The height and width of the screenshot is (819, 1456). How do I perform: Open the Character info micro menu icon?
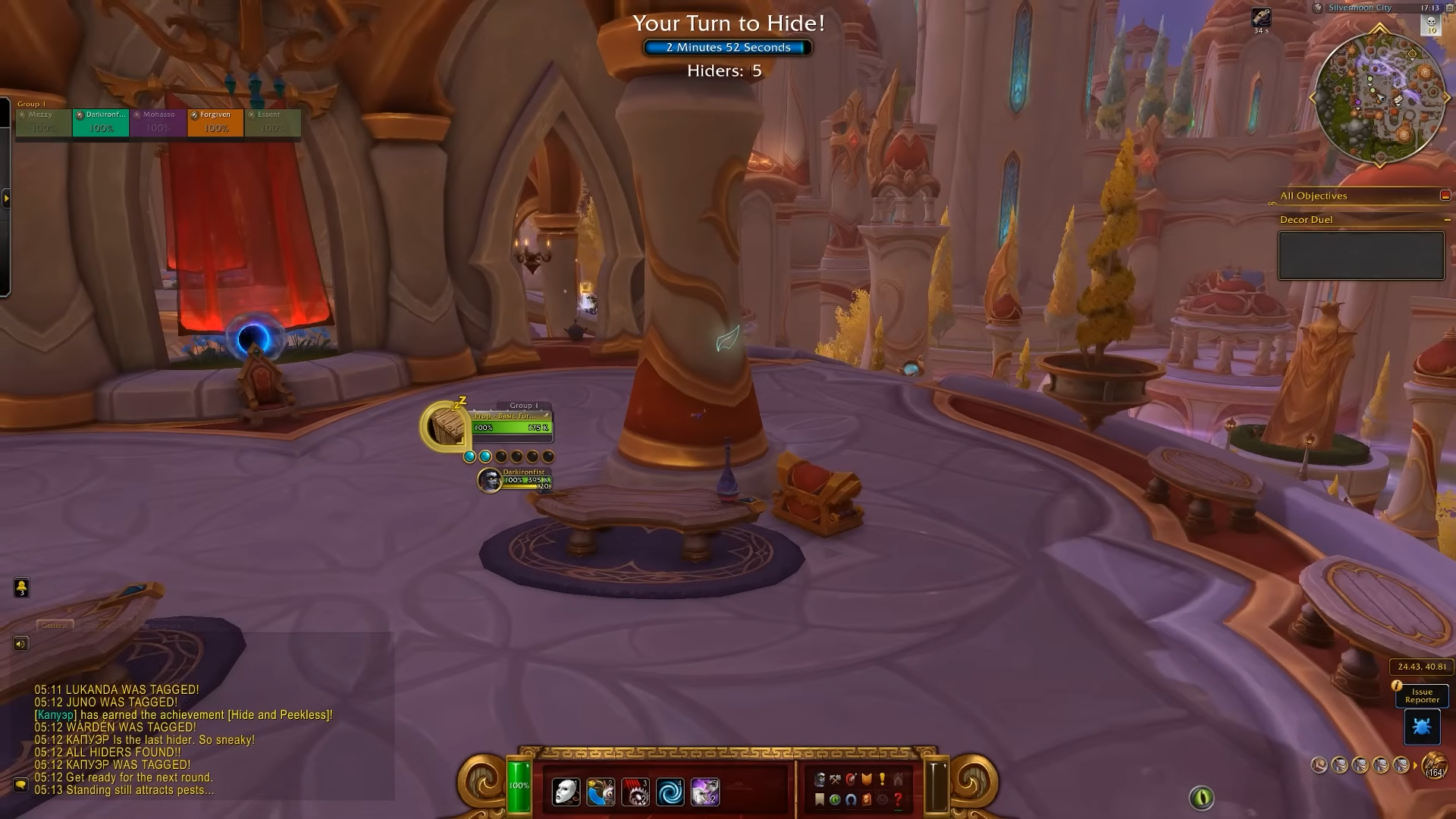point(820,779)
